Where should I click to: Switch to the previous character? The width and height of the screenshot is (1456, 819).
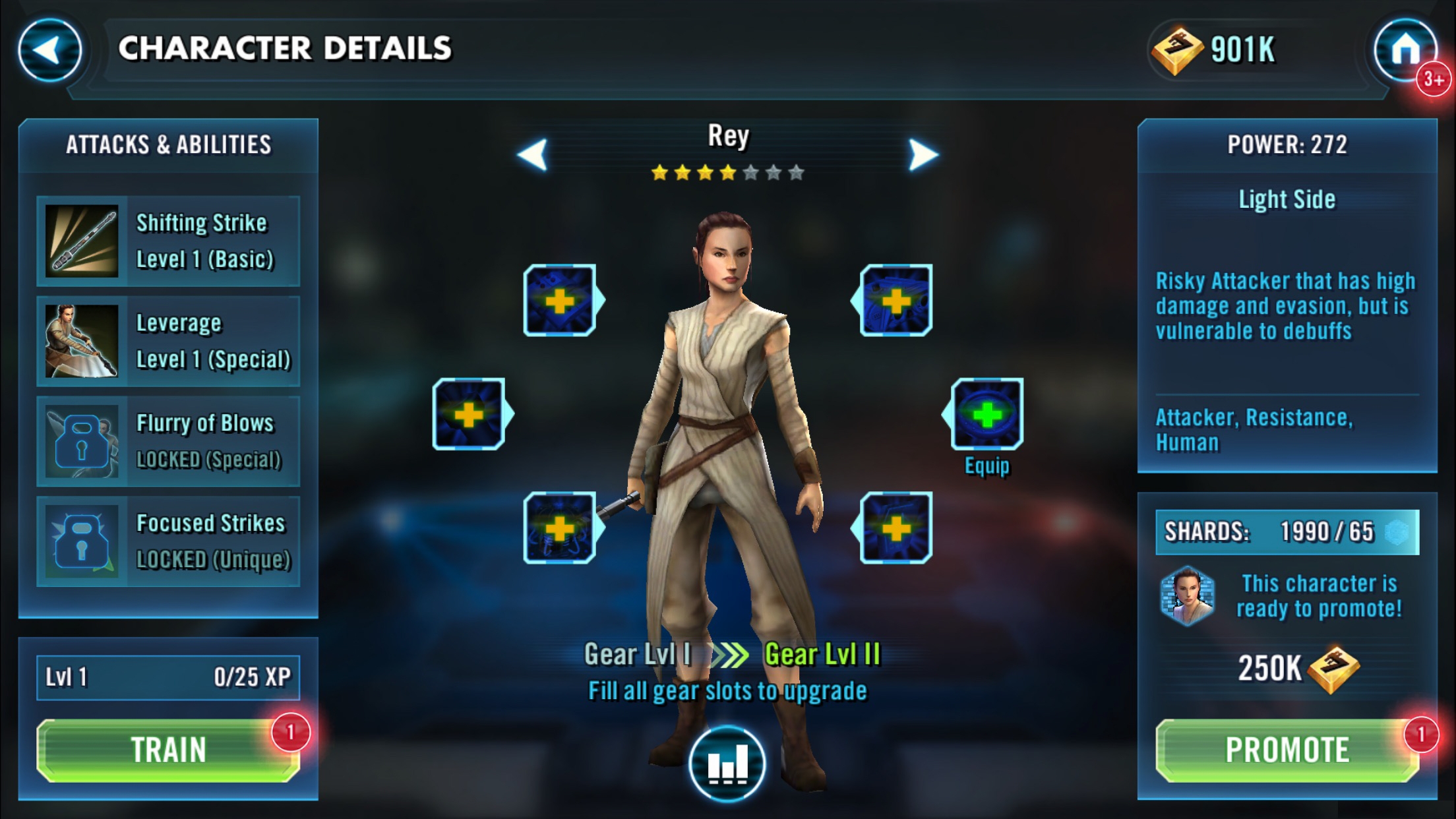533,155
